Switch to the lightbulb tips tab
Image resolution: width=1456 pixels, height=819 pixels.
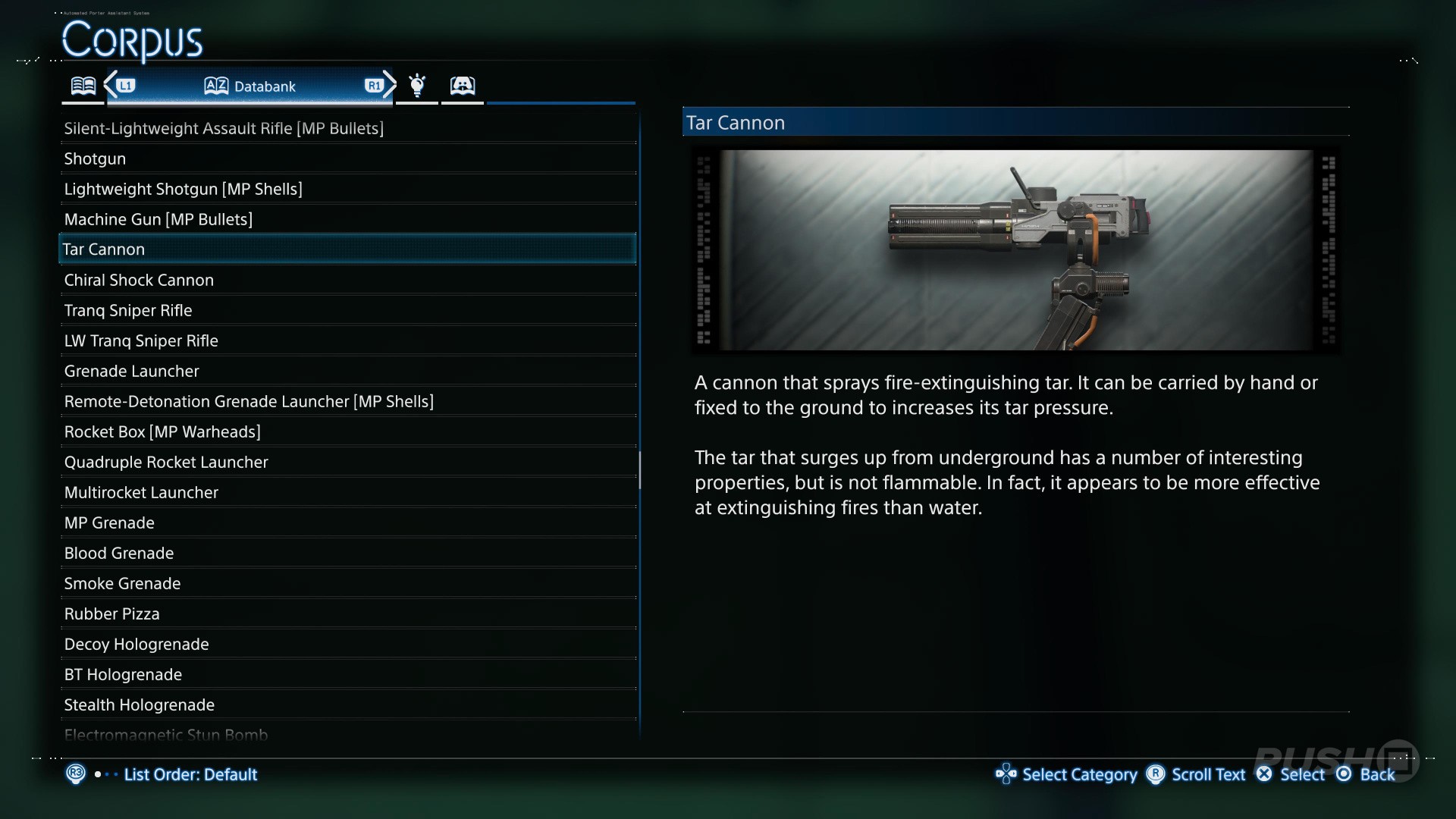point(417,86)
